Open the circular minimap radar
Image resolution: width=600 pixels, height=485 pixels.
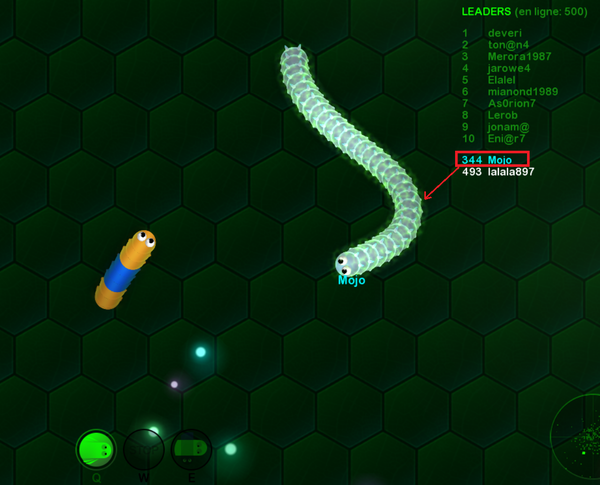point(580,435)
